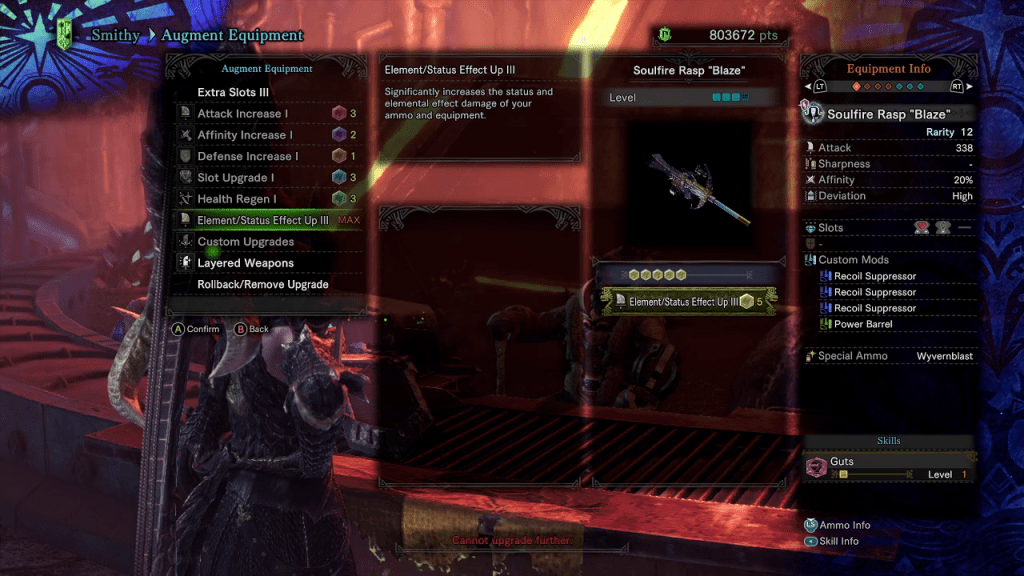
Task: Open Layered Weapons menu entry
Action: point(245,263)
